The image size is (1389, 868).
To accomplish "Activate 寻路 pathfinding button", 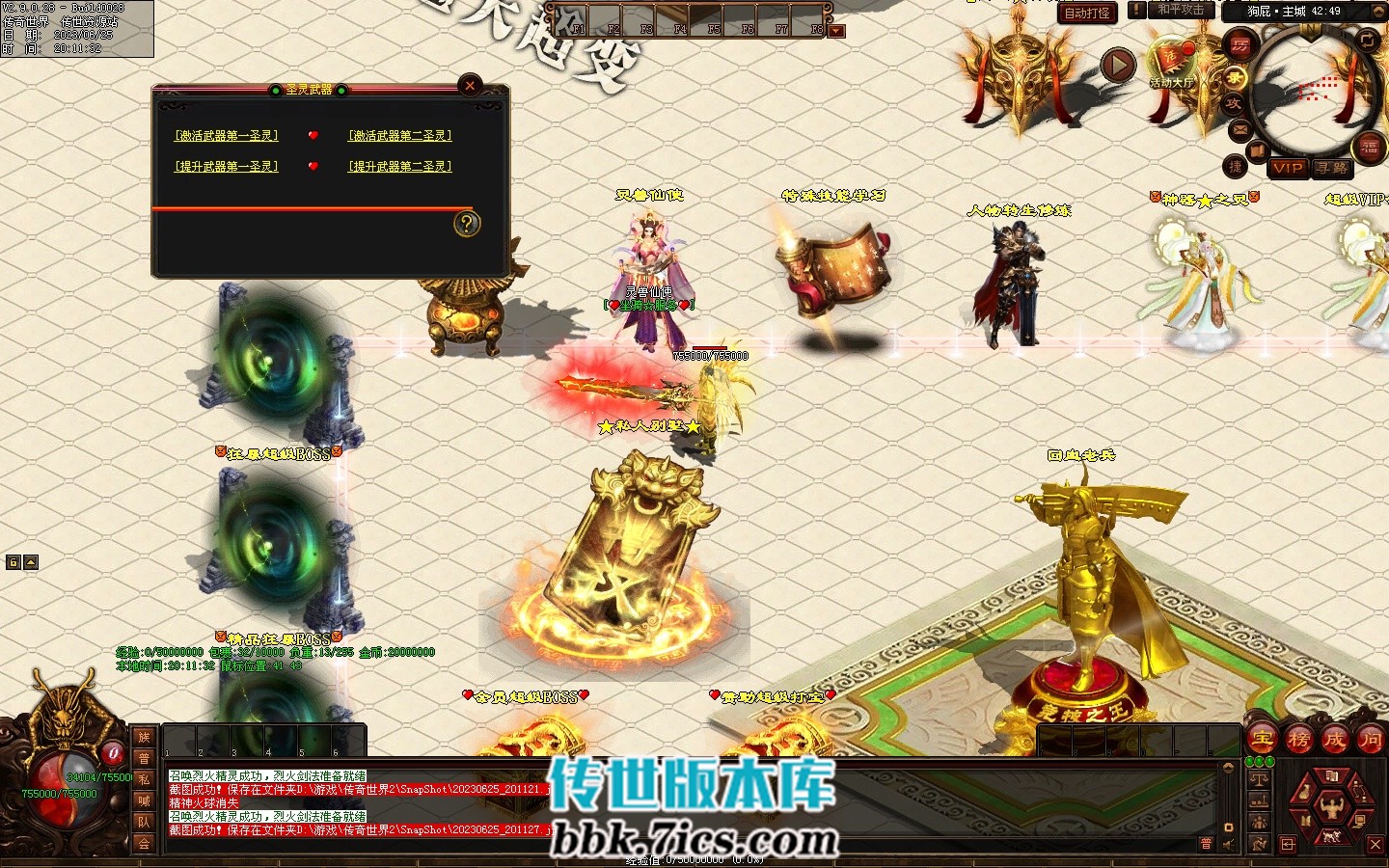I will [1332, 168].
